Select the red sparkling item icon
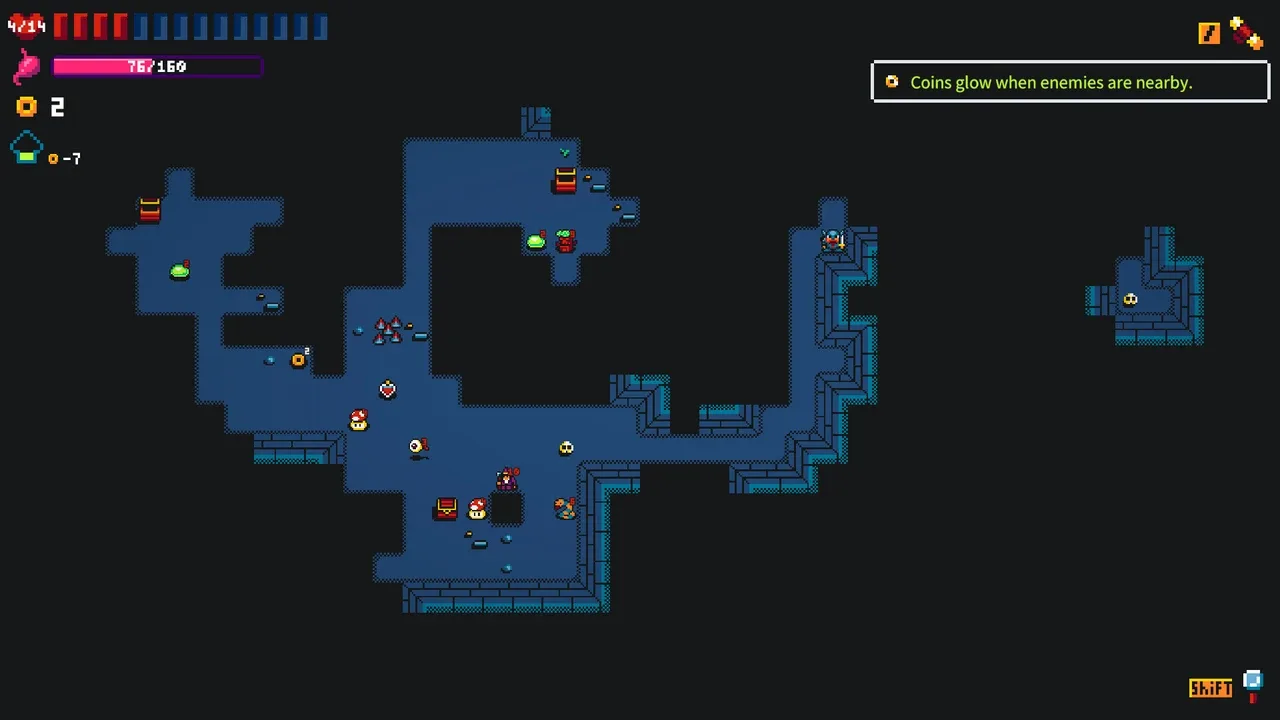 click(1246, 33)
